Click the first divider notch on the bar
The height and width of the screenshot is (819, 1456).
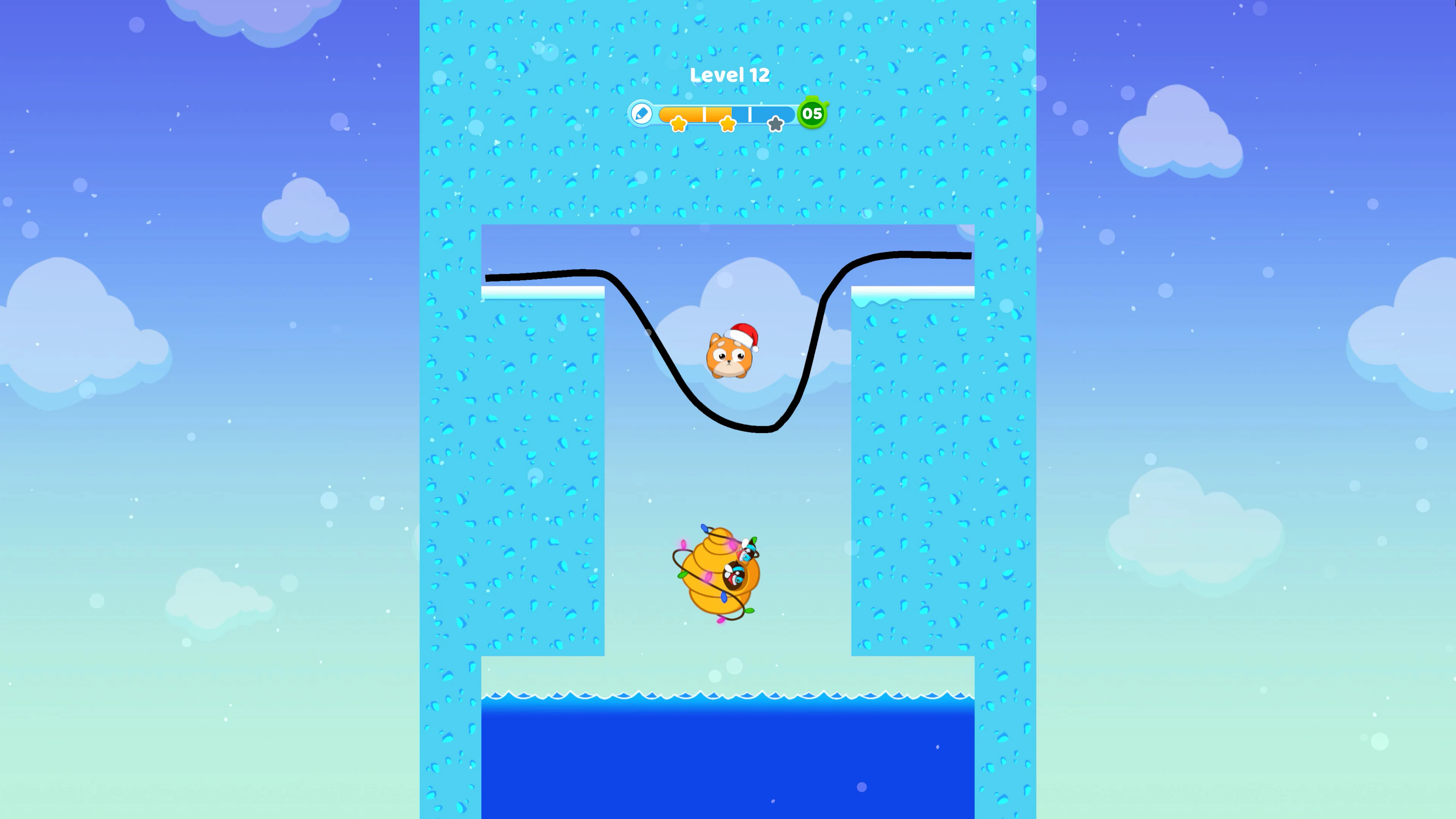(x=704, y=115)
